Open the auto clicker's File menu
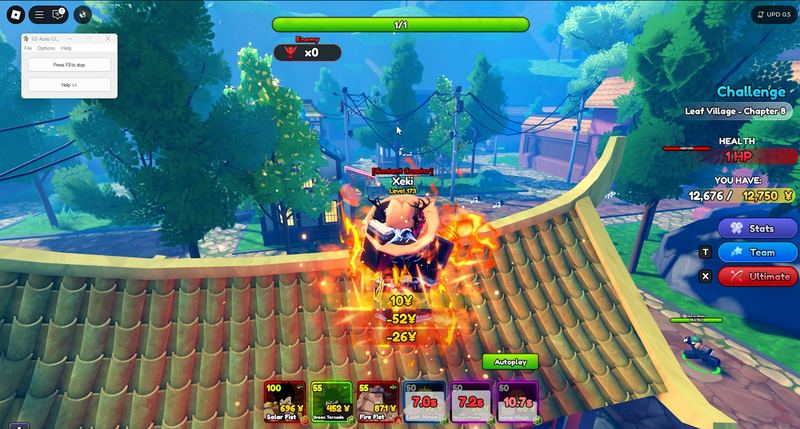This screenshot has width=800, height=429. tap(29, 48)
